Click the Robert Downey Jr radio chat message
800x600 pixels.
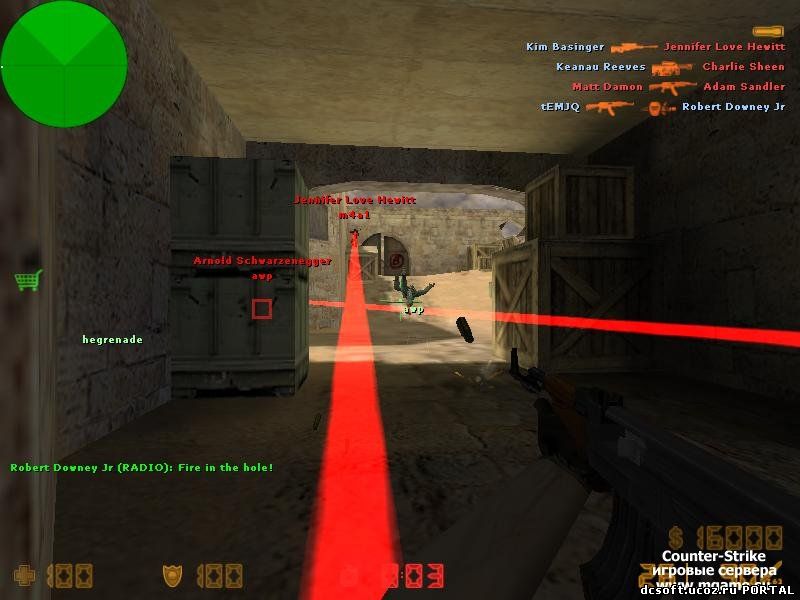(142, 468)
